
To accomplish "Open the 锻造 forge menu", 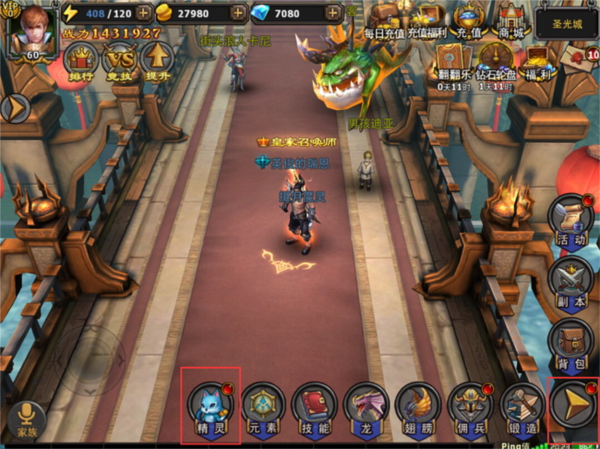I will (521, 404).
